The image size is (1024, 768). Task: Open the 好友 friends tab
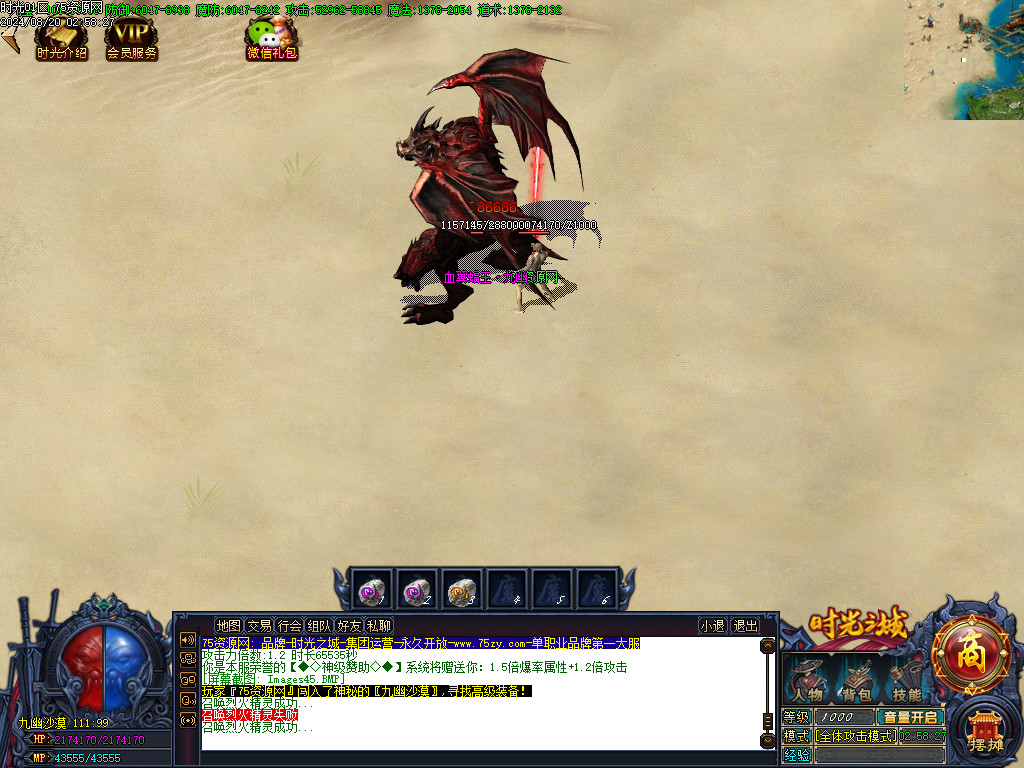(350, 626)
